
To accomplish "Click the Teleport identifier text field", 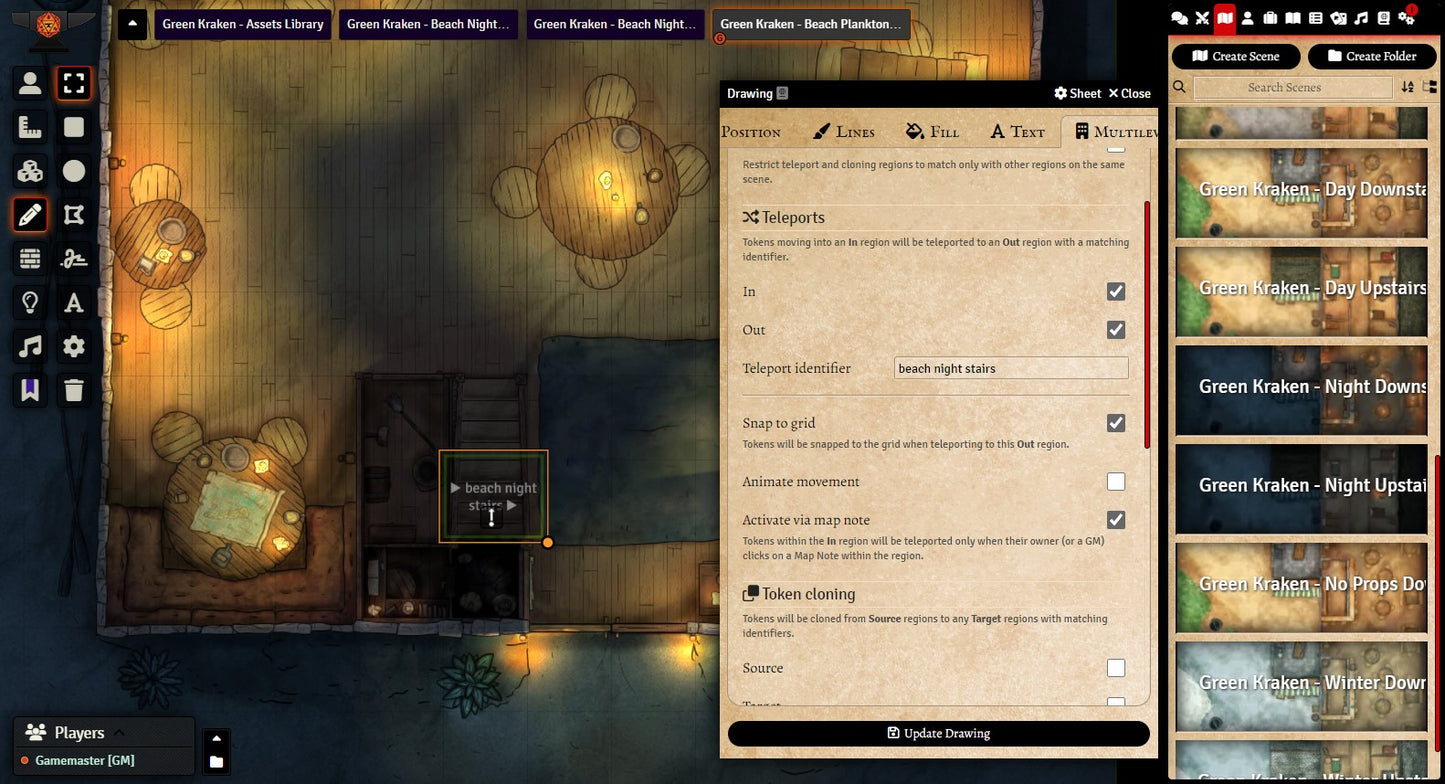I will 1010,368.
